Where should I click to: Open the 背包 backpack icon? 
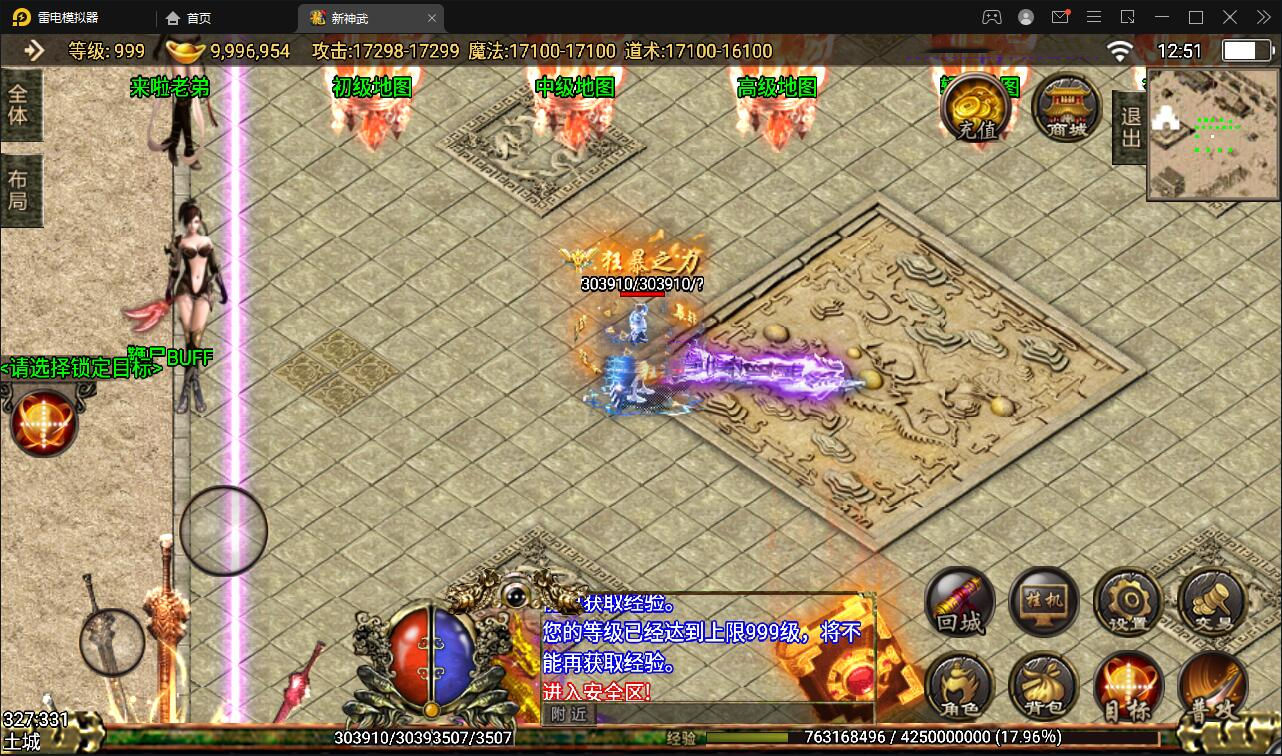[x=1043, y=687]
